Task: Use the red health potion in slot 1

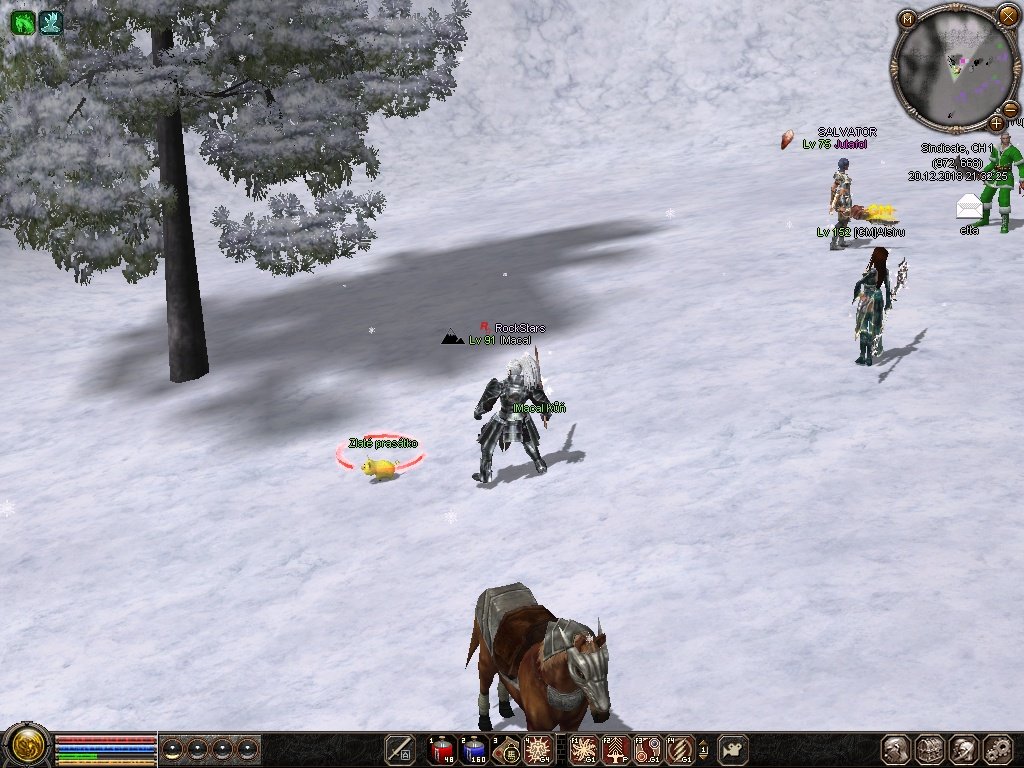Action: click(442, 749)
